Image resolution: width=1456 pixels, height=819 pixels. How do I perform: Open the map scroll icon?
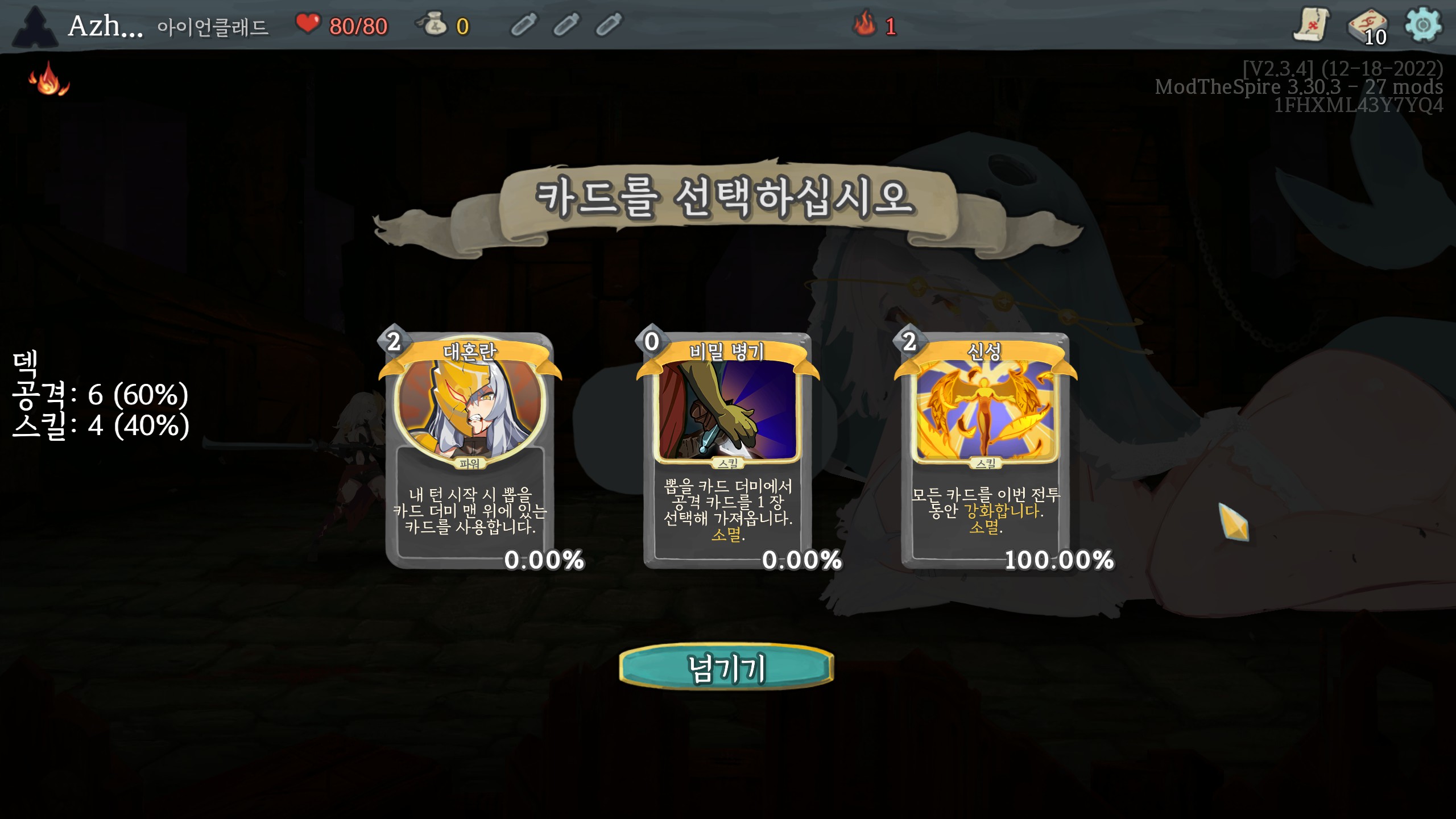pyautogui.click(x=1311, y=25)
